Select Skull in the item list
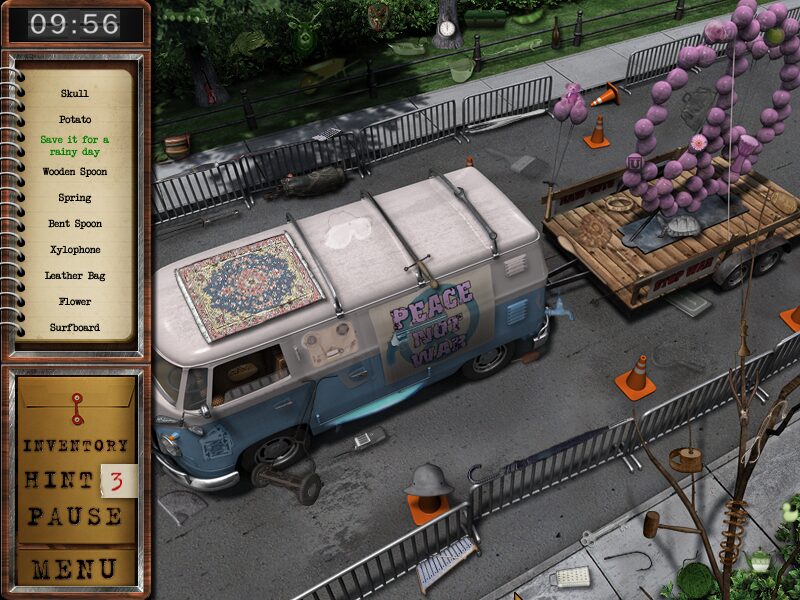Viewport: 800px width, 600px height. coord(74,94)
